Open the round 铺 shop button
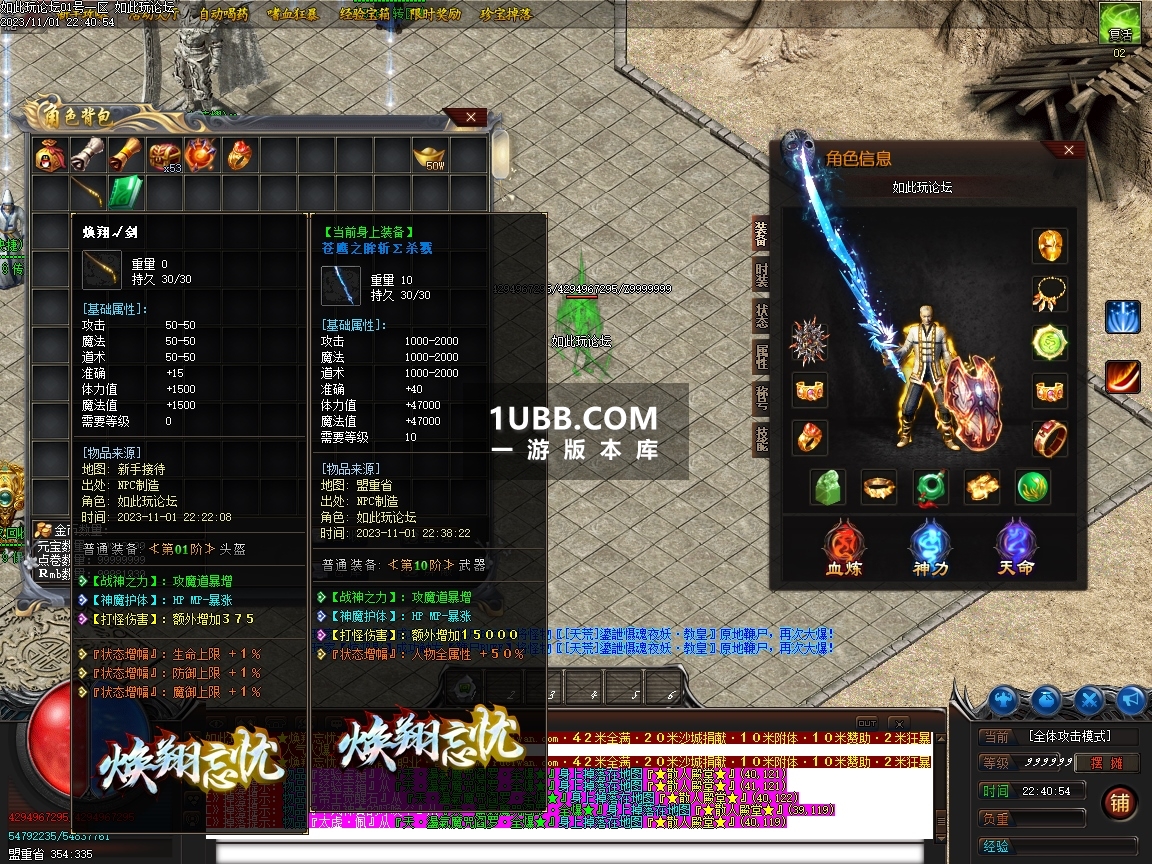The height and width of the screenshot is (864, 1152). pos(1119,802)
